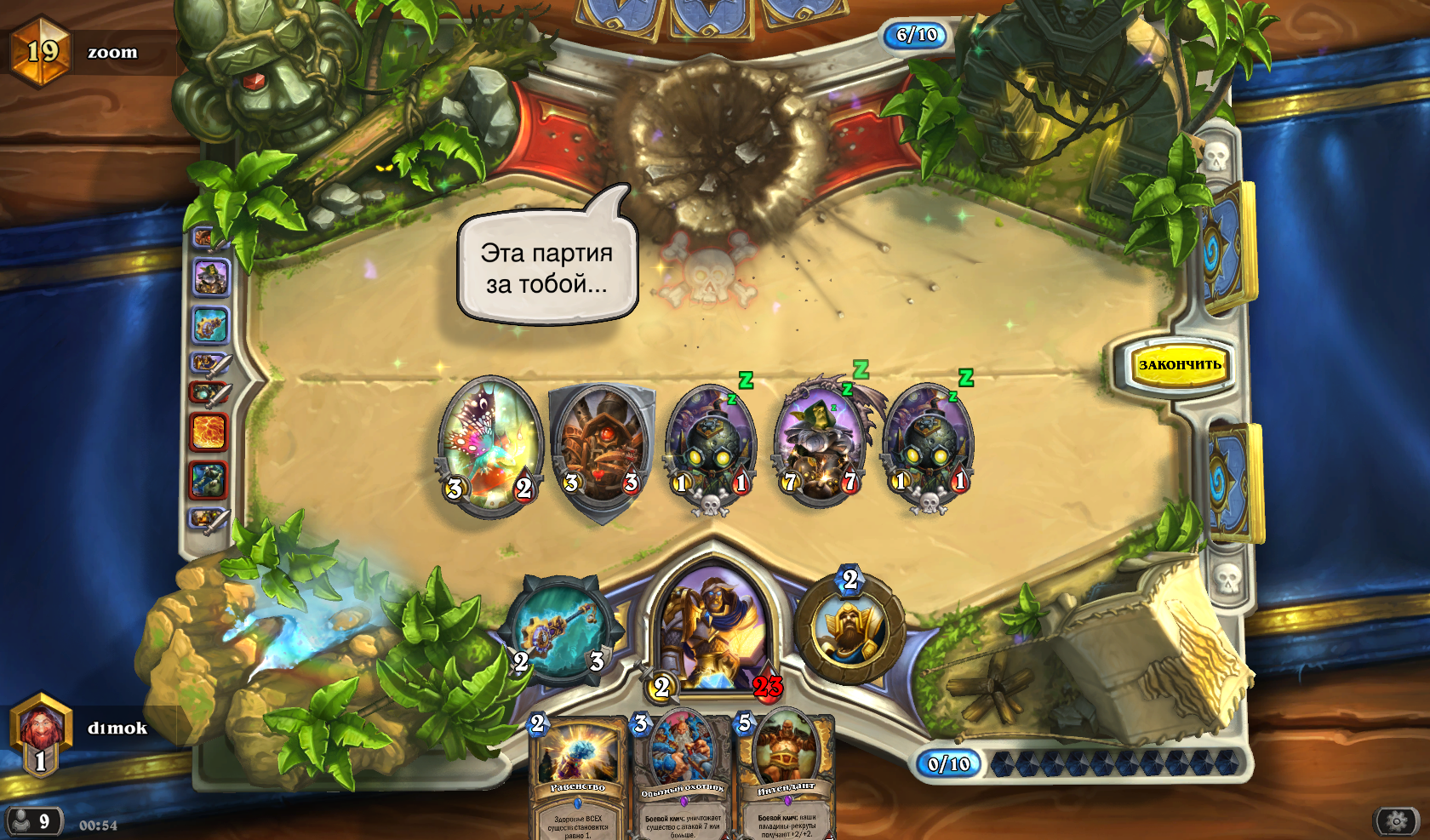The image size is (1430, 840).
Task: Select the 3/2 faerie dragon minion
Action: point(490,444)
